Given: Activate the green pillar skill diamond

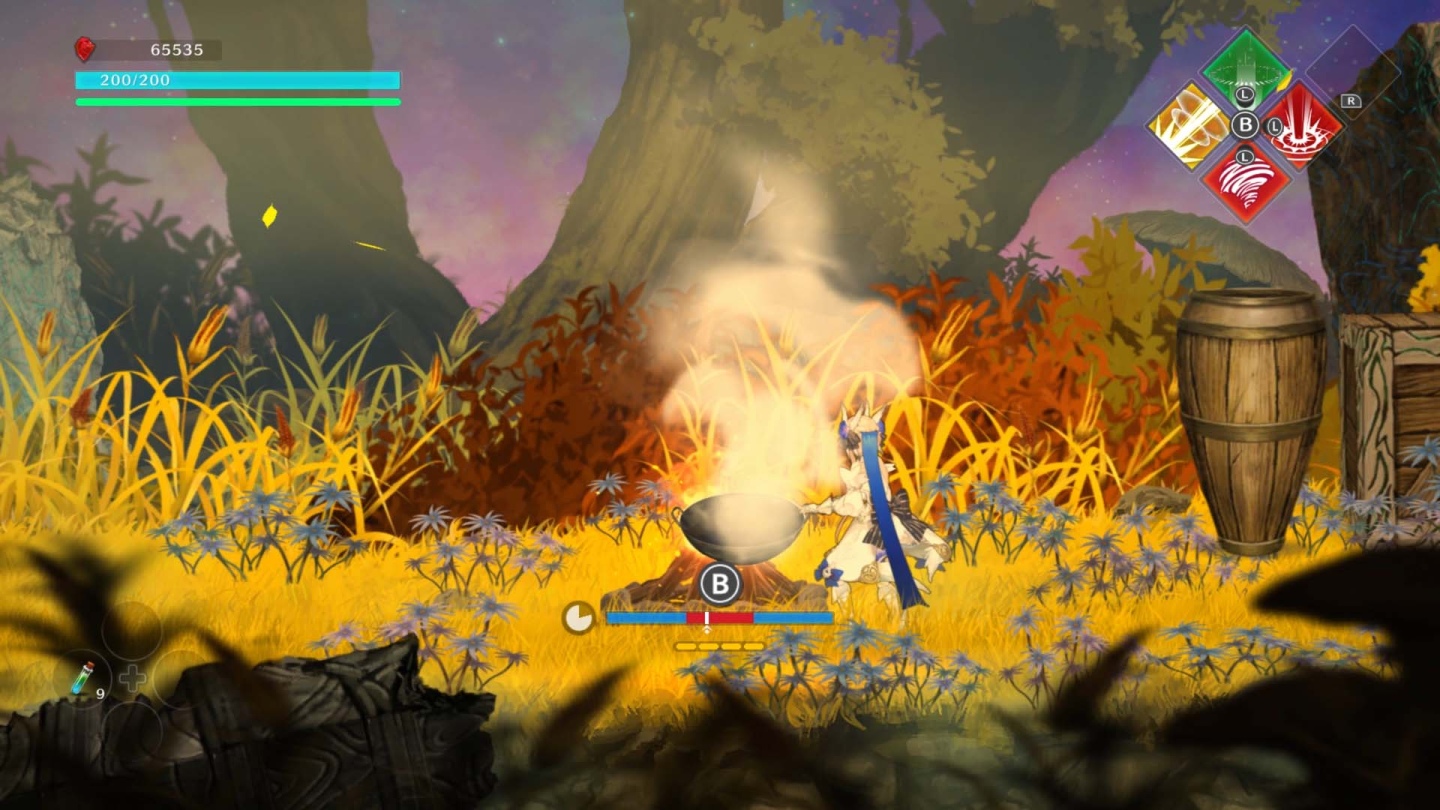Looking at the screenshot, I should point(1245,69).
